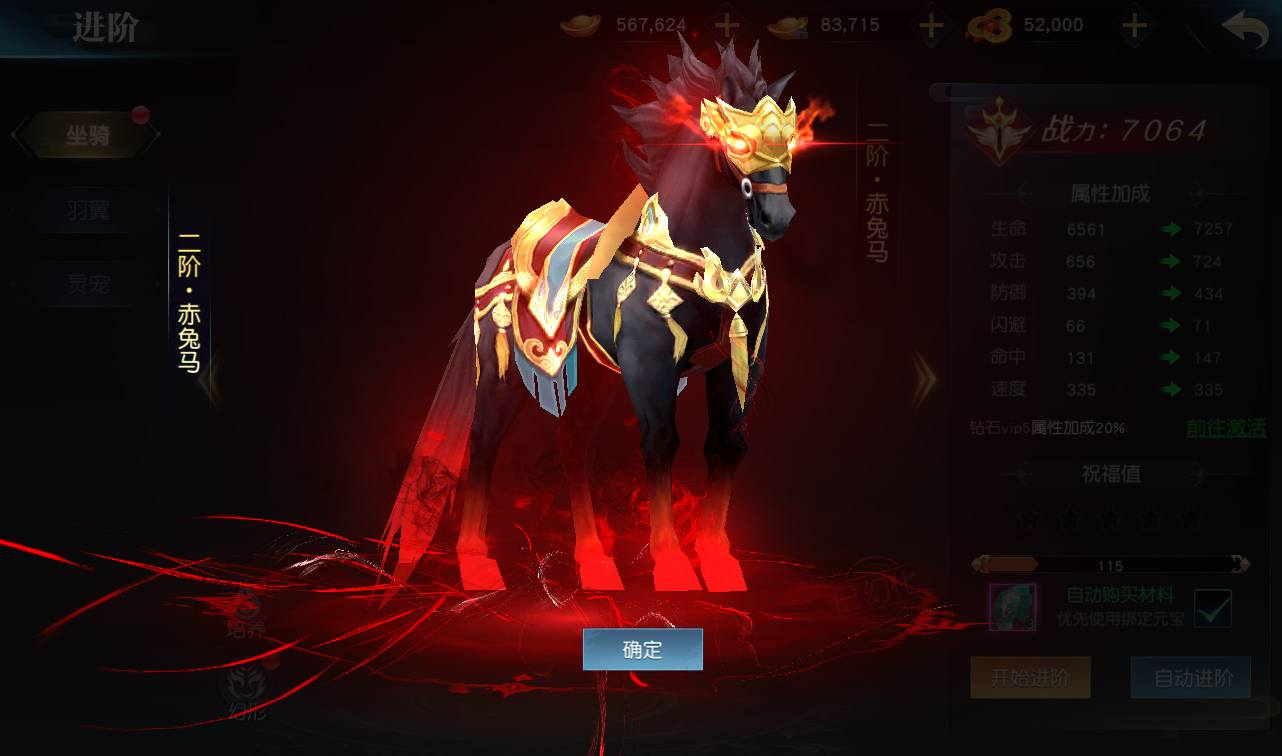
Task: Follow the 前往激活 link
Action: point(1225,428)
